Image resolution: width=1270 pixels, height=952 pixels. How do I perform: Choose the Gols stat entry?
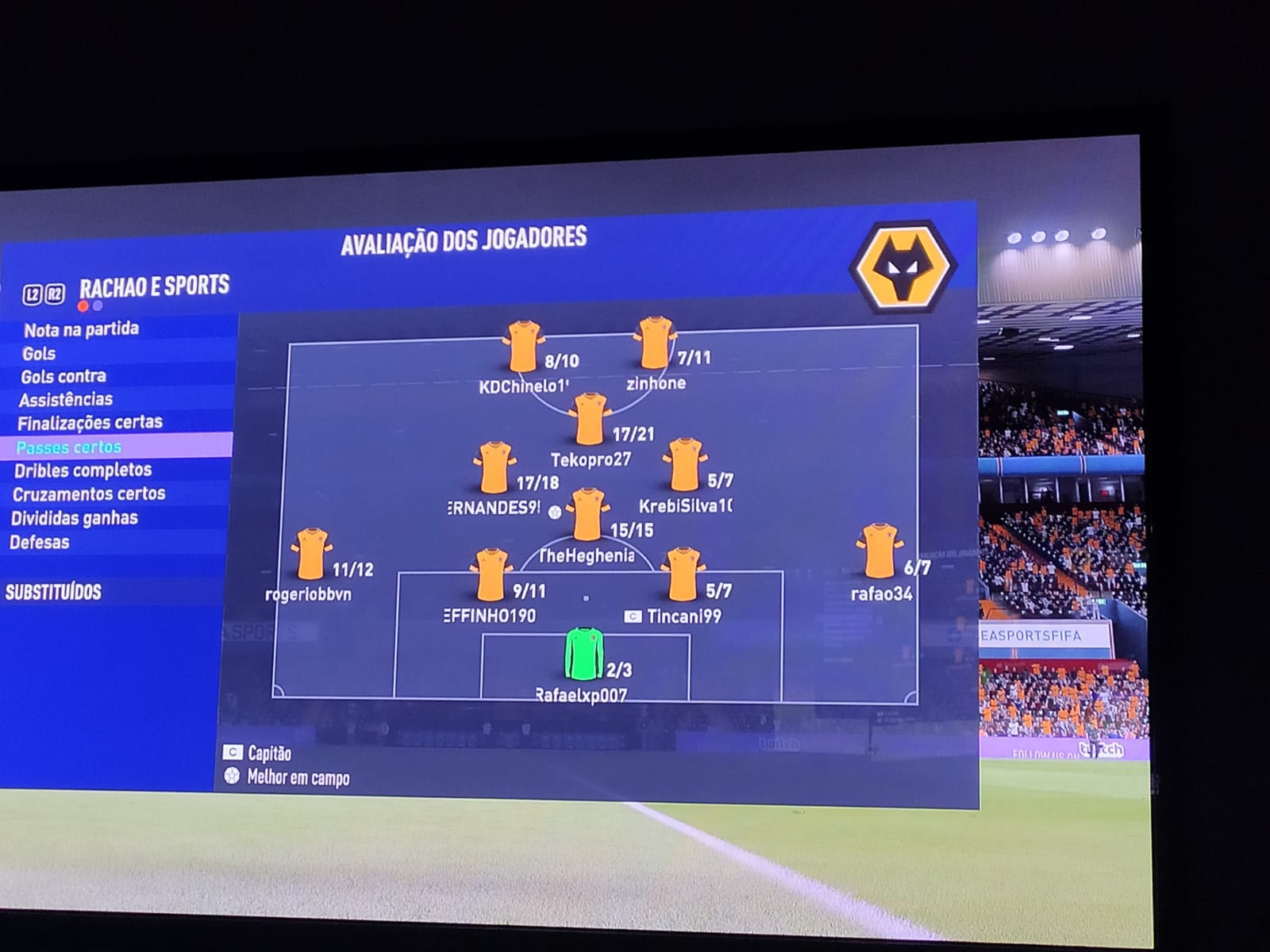pyautogui.click(x=39, y=353)
